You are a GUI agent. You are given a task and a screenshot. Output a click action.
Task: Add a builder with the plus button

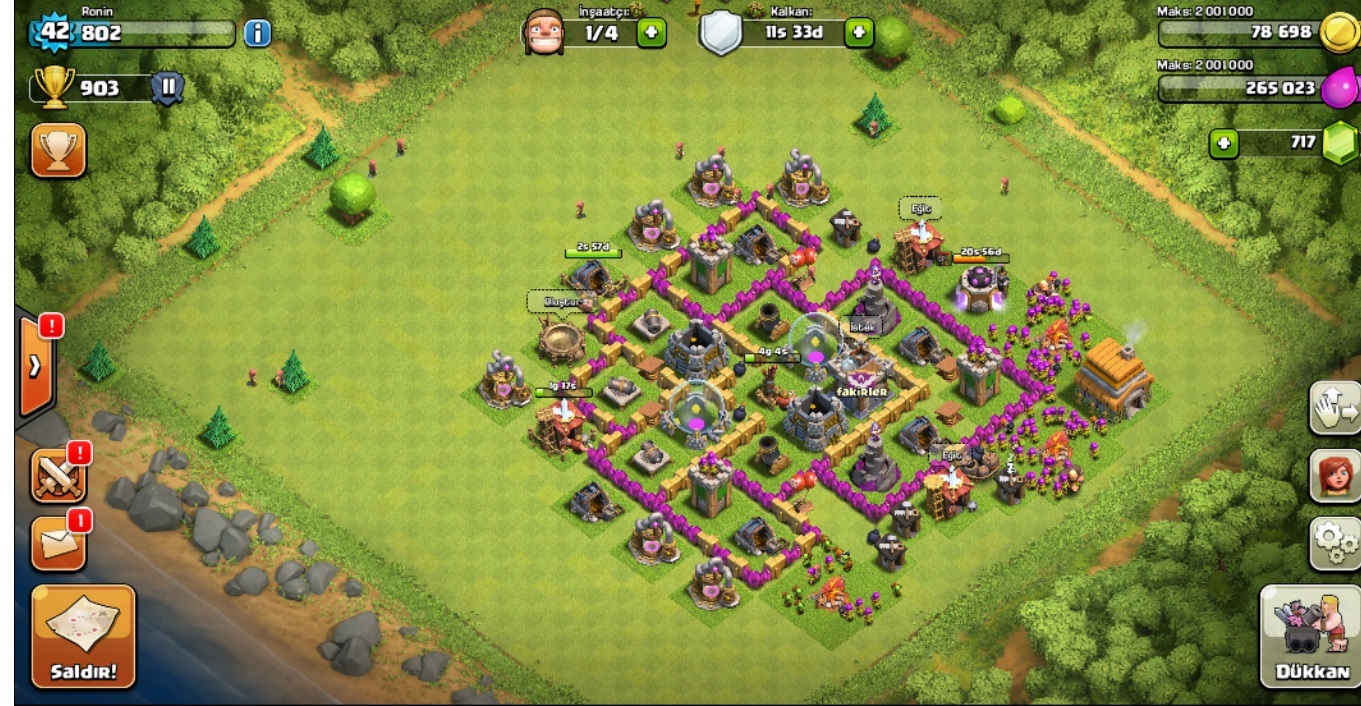(651, 33)
